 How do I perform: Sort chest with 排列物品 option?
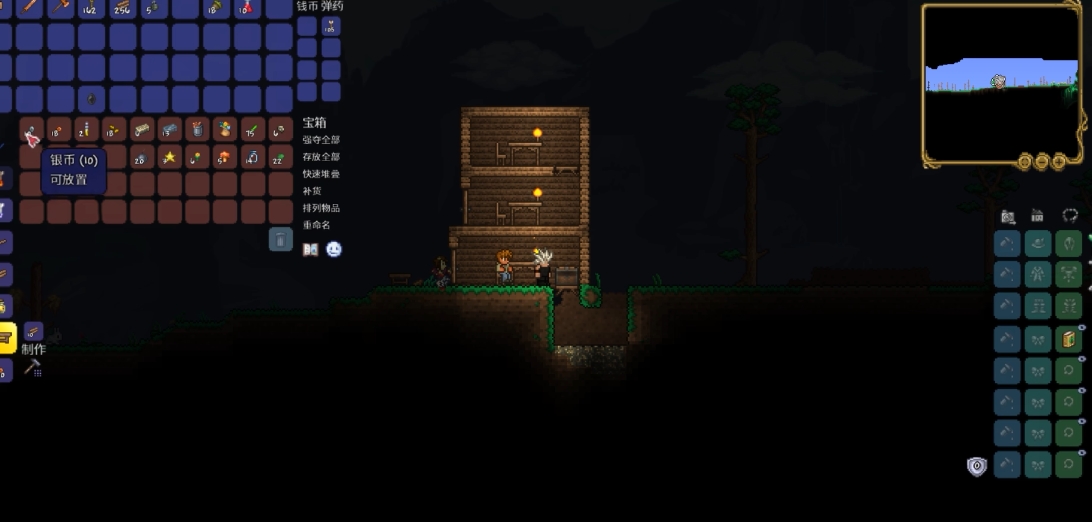(321, 208)
